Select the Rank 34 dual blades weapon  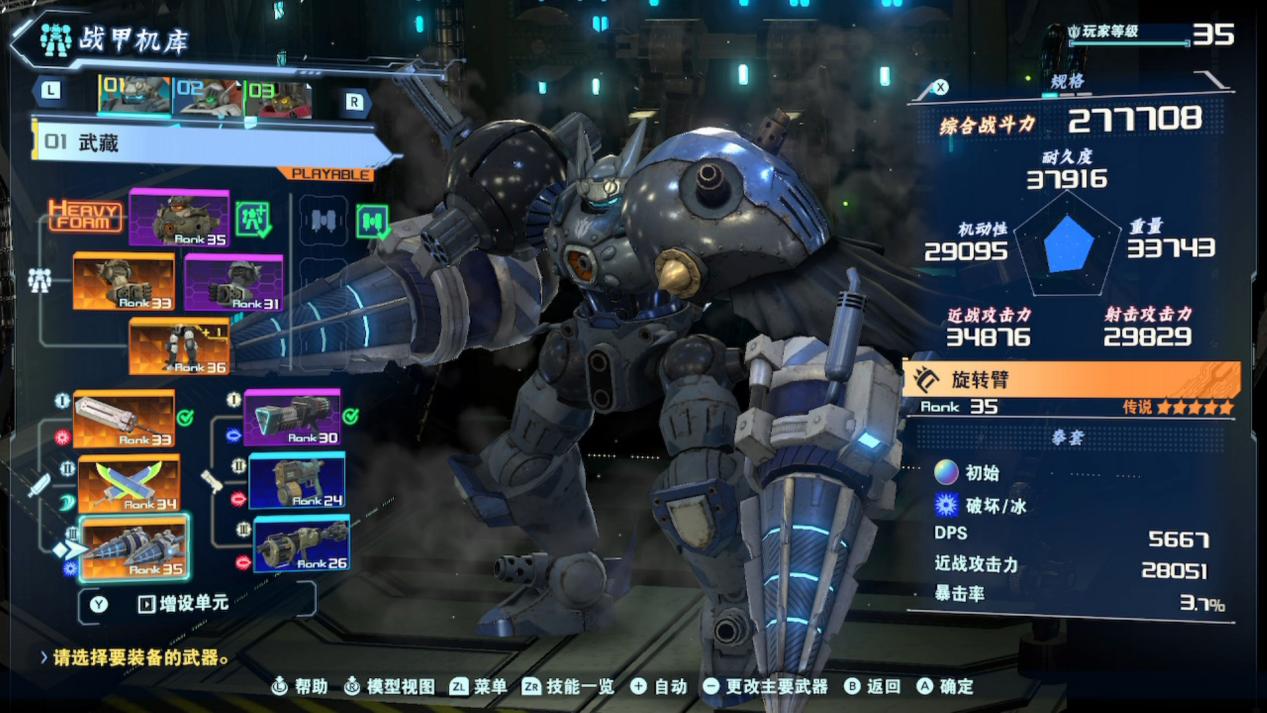[x=129, y=484]
